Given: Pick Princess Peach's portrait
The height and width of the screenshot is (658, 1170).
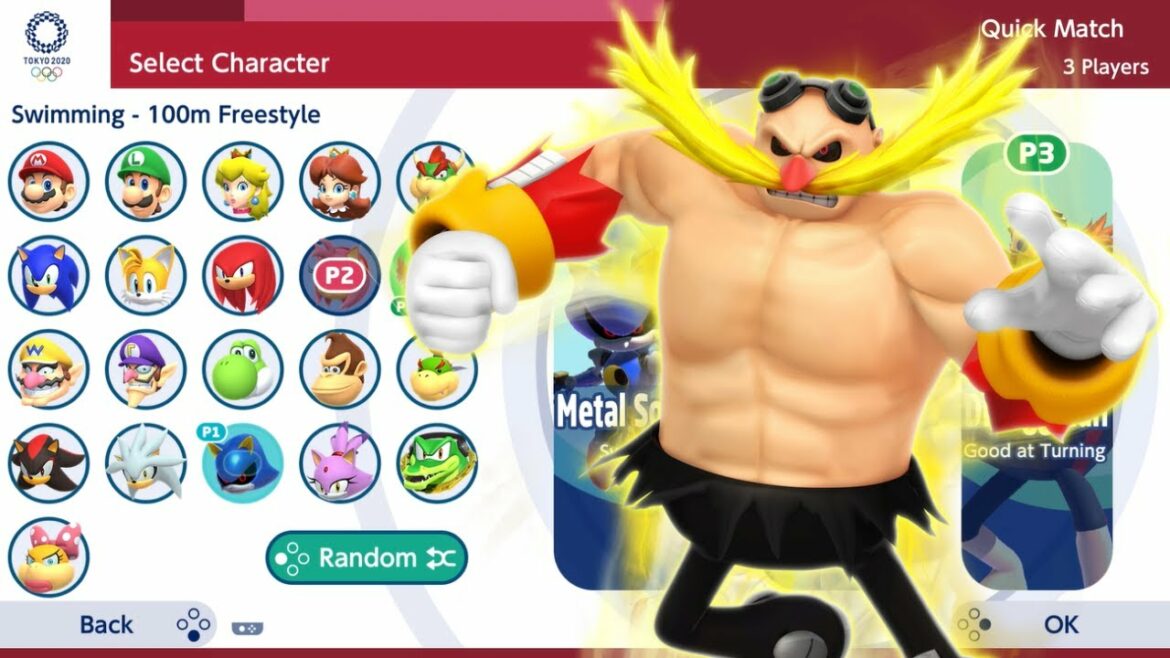Looking at the screenshot, I should tap(243, 181).
